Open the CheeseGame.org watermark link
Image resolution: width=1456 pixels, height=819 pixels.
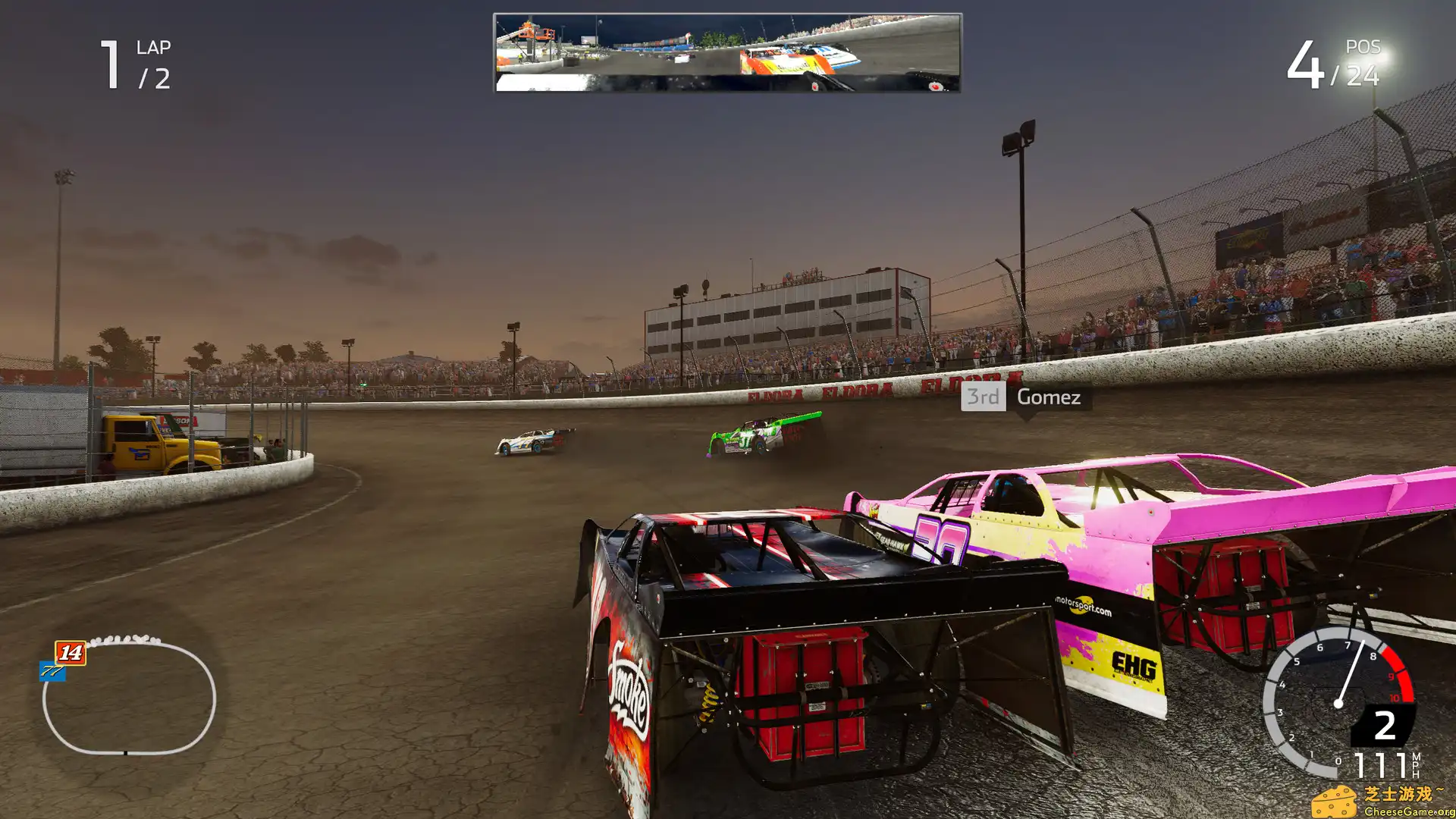click(x=1408, y=811)
